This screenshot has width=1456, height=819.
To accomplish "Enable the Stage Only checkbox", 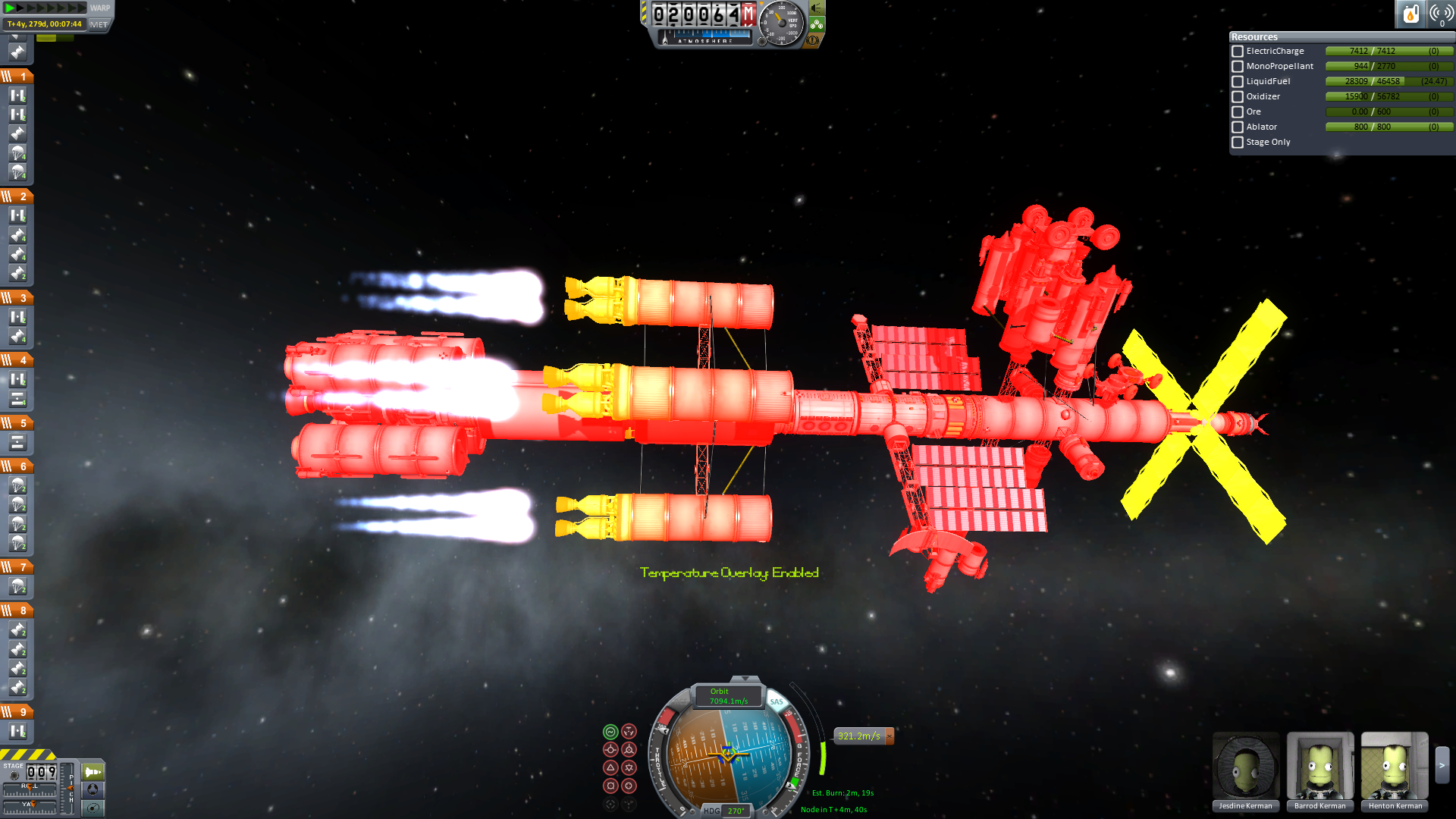I will [x=1238, y=143].
